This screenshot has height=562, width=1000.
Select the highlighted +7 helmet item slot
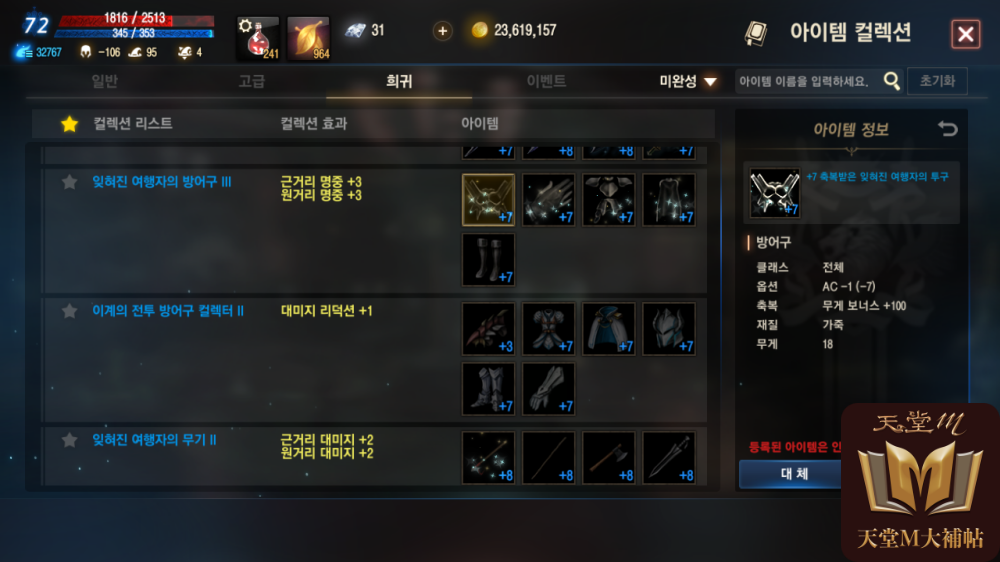pyautogui.click(x=488, y=200)
